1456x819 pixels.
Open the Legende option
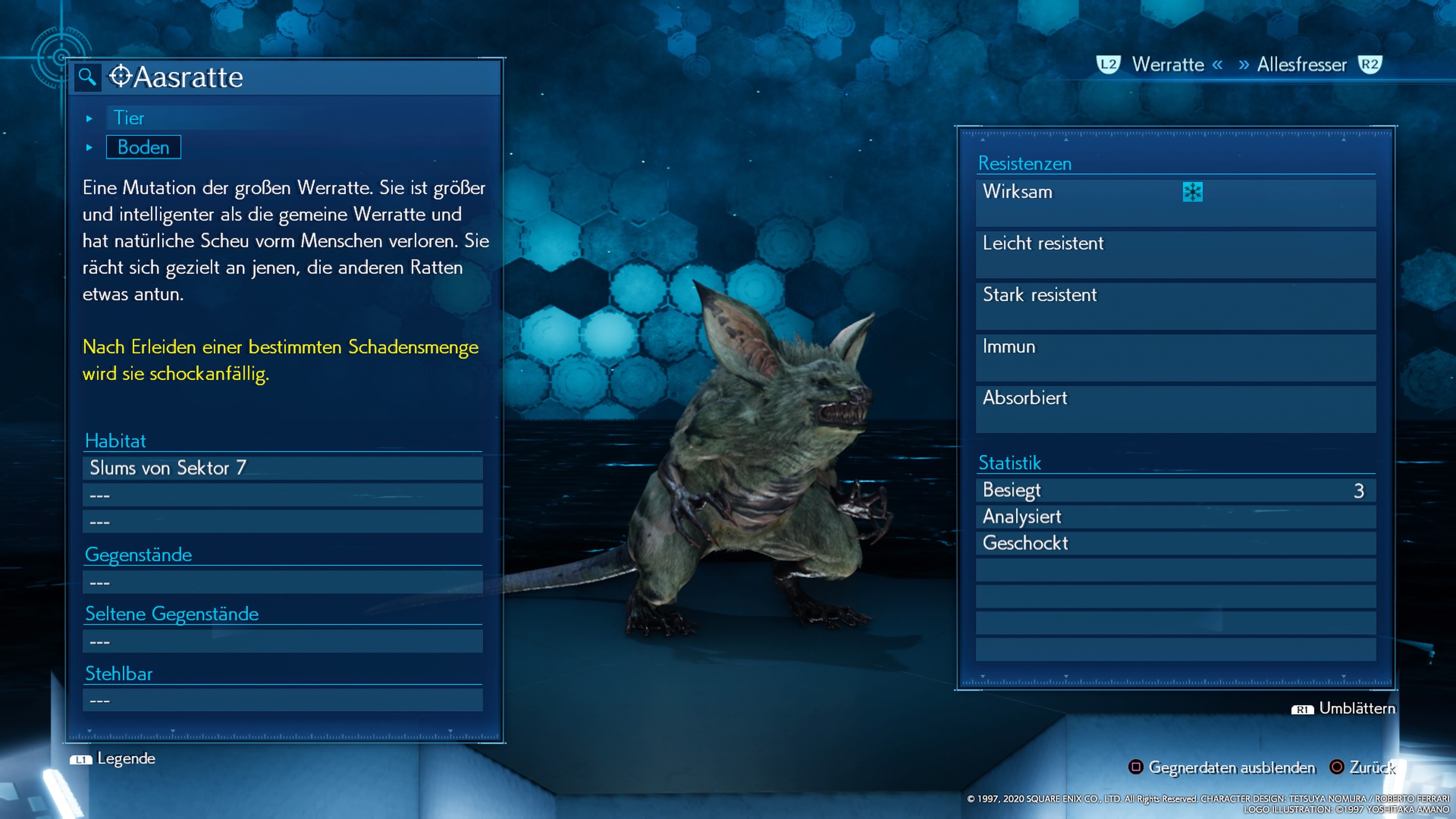(x=126, y=758)
